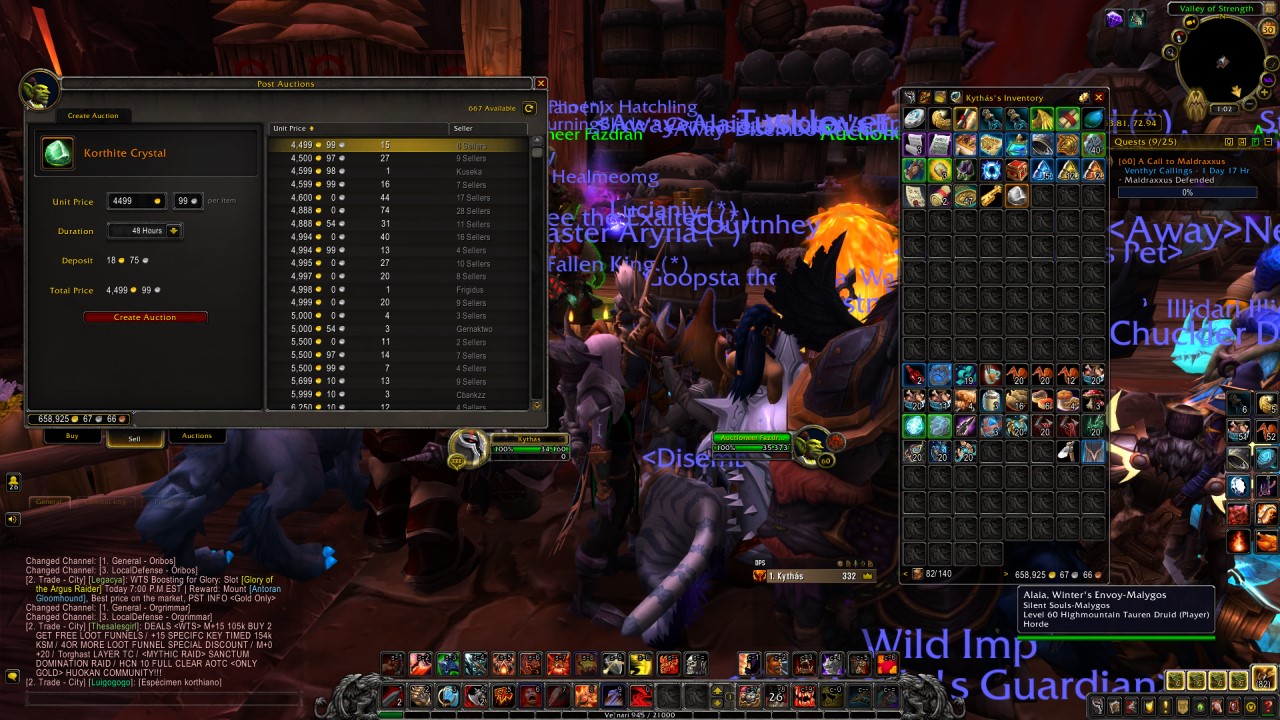
Task: Open the Auctions tab
Action: point(196,435)
